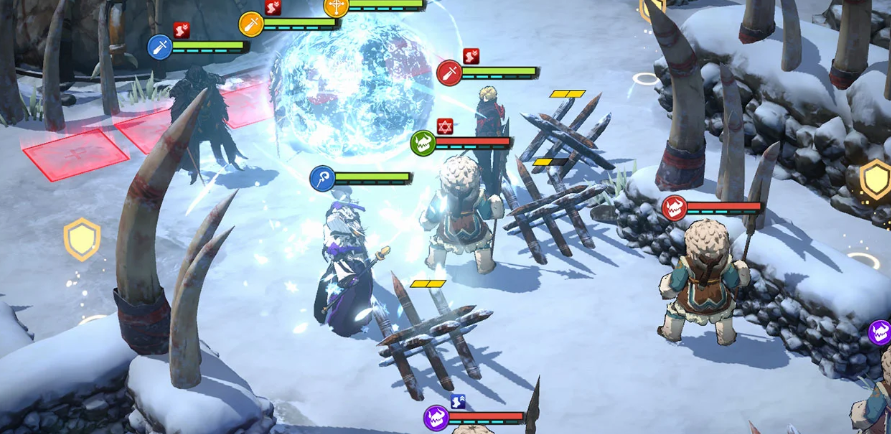
Task: Select the blue sword unit marker
Action: point(160,46)
